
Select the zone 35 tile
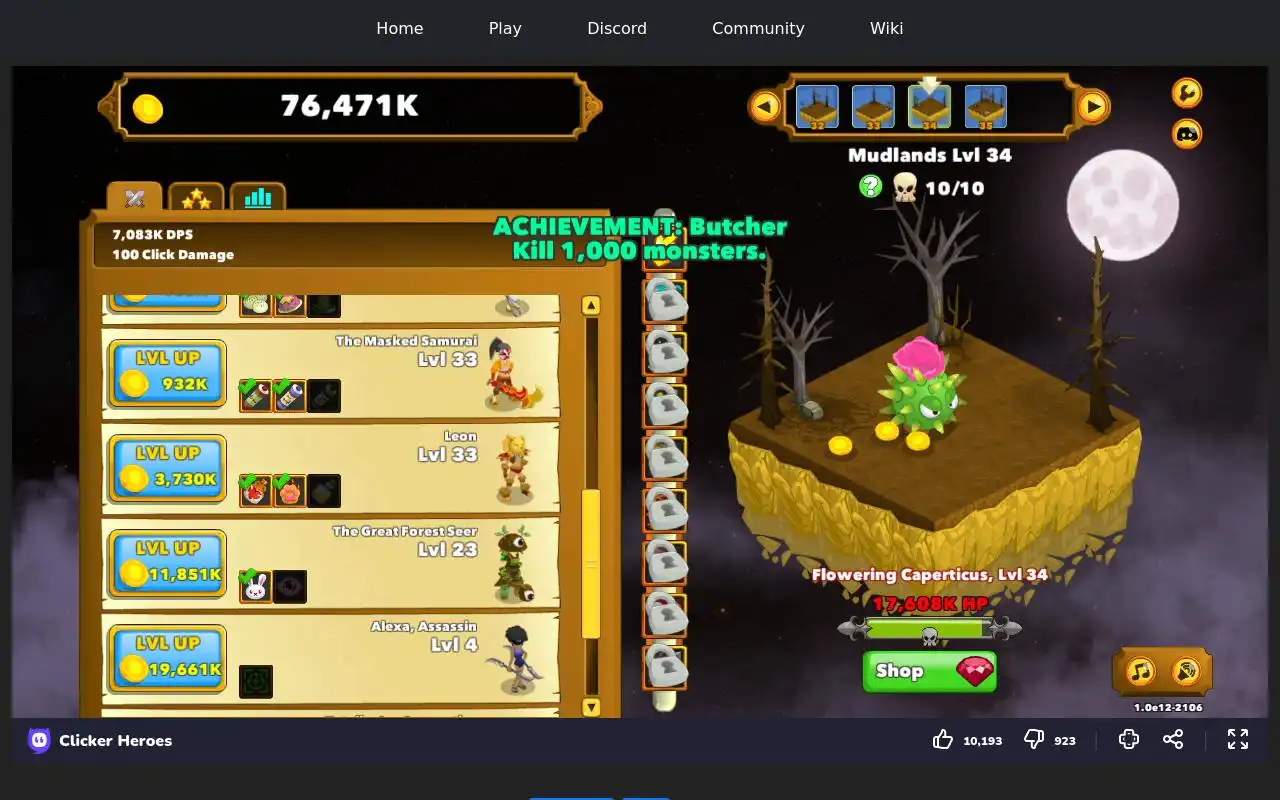click(986, 107)
